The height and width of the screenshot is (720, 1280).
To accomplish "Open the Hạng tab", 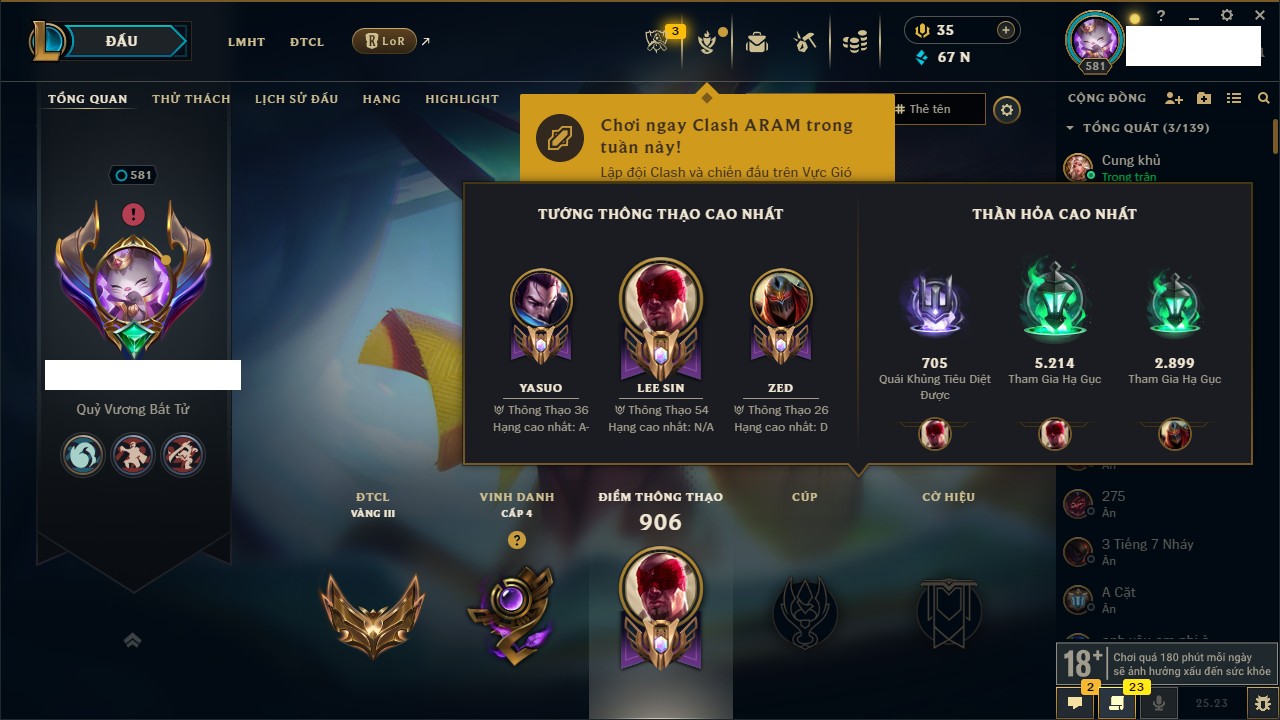I will pos(381,99).
